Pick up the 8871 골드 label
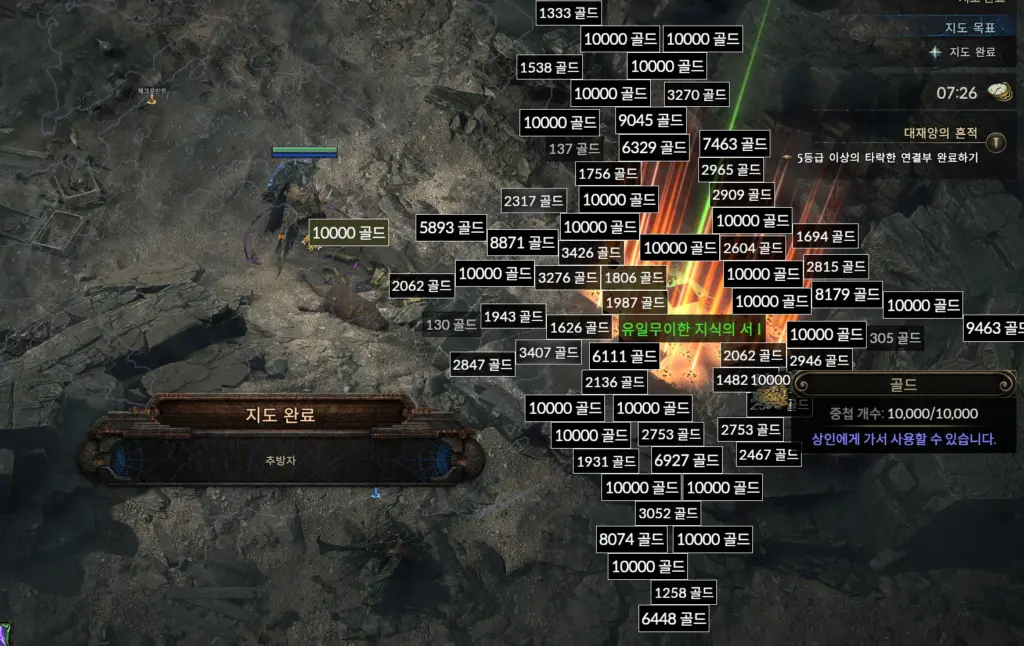 (522, 242)
